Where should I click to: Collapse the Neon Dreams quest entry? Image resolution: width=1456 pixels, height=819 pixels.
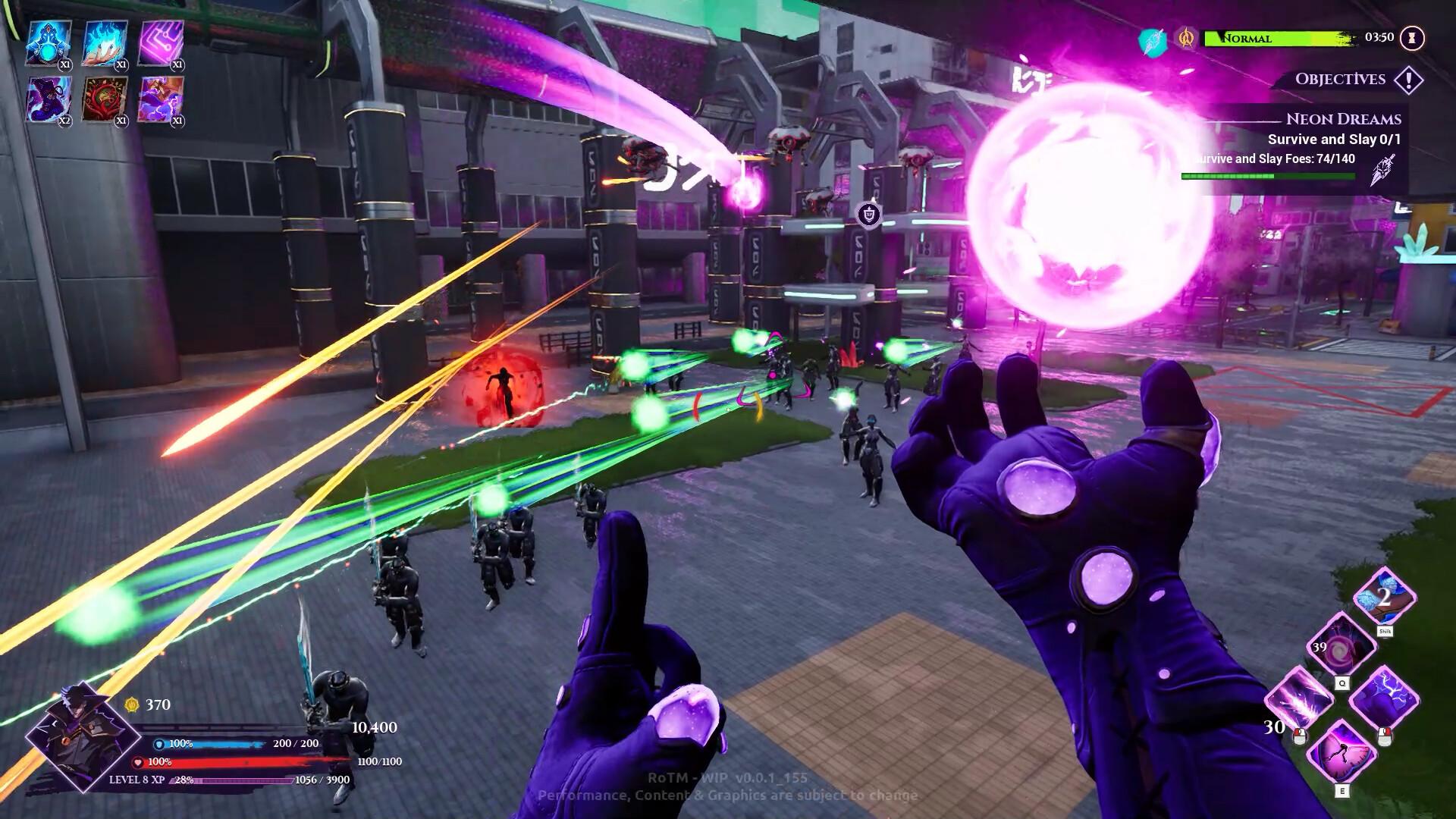tap(1345, 118)
